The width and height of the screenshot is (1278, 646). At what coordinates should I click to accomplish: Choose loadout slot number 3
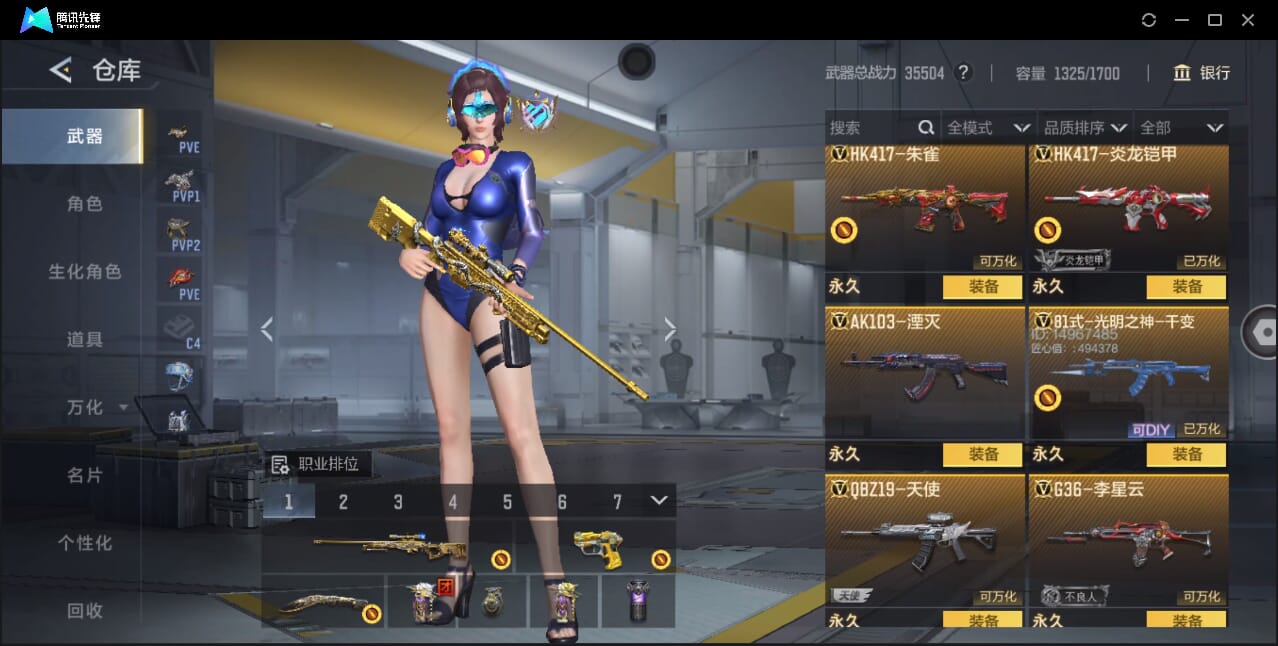398,502
